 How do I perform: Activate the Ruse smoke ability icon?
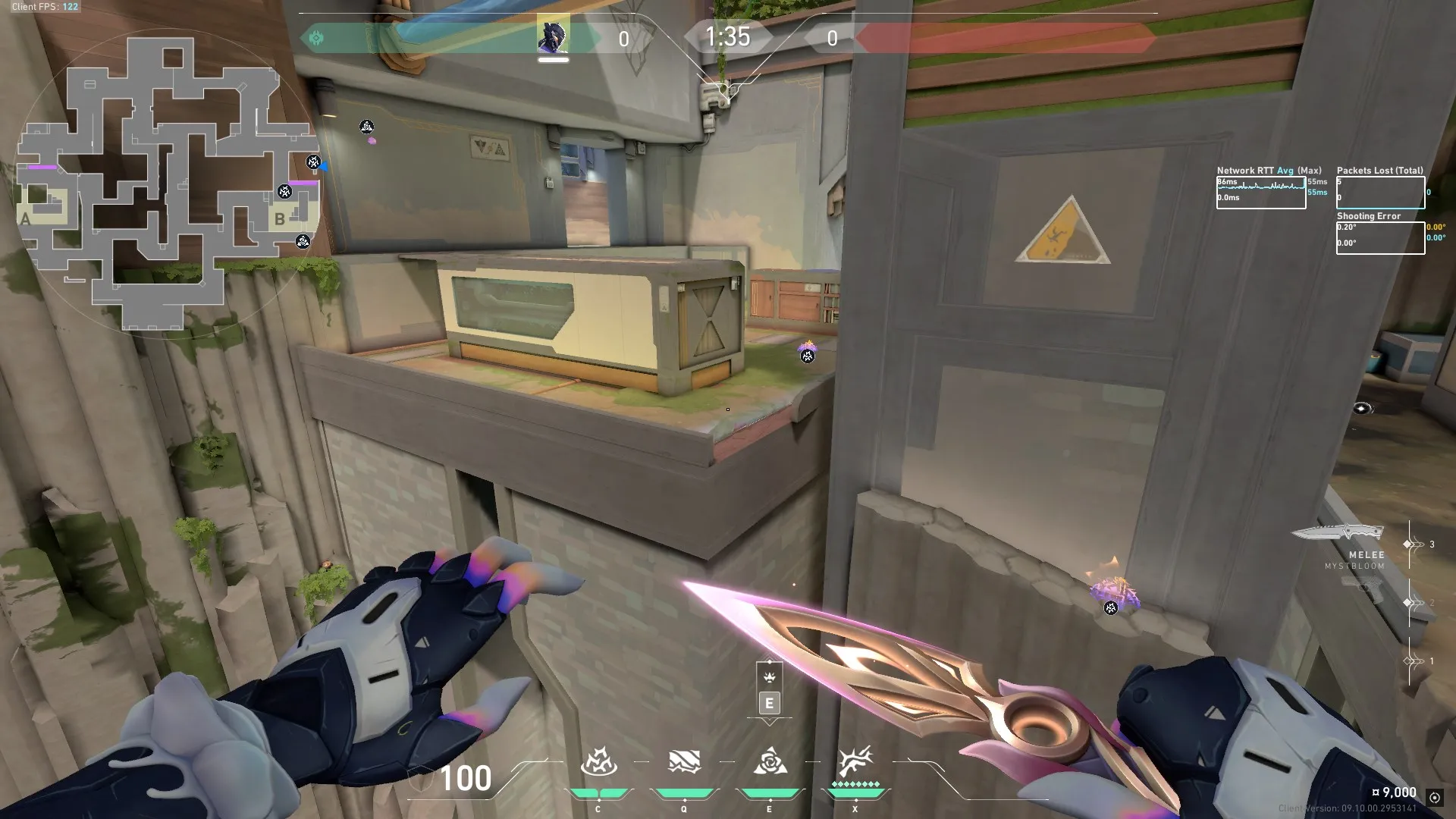(769, 761)
